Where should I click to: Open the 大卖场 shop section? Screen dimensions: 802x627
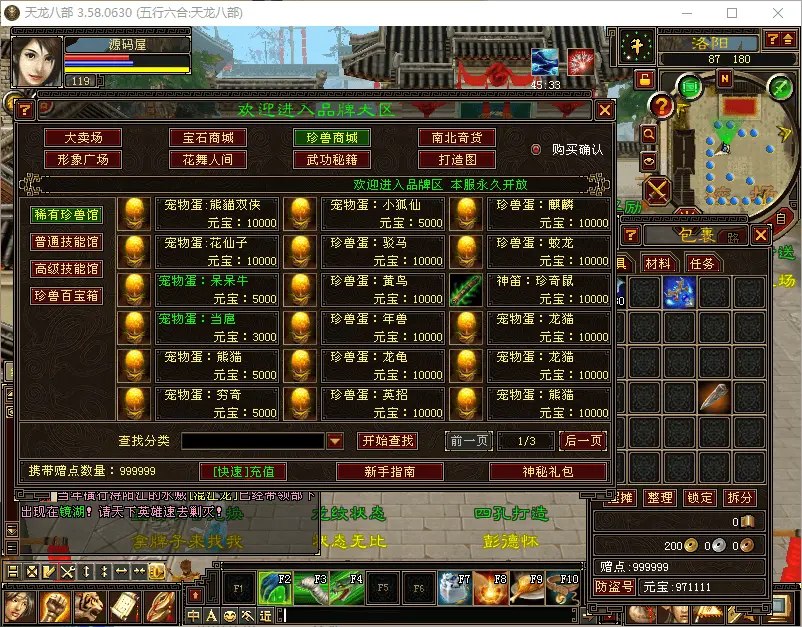click(x=83, y=138)
